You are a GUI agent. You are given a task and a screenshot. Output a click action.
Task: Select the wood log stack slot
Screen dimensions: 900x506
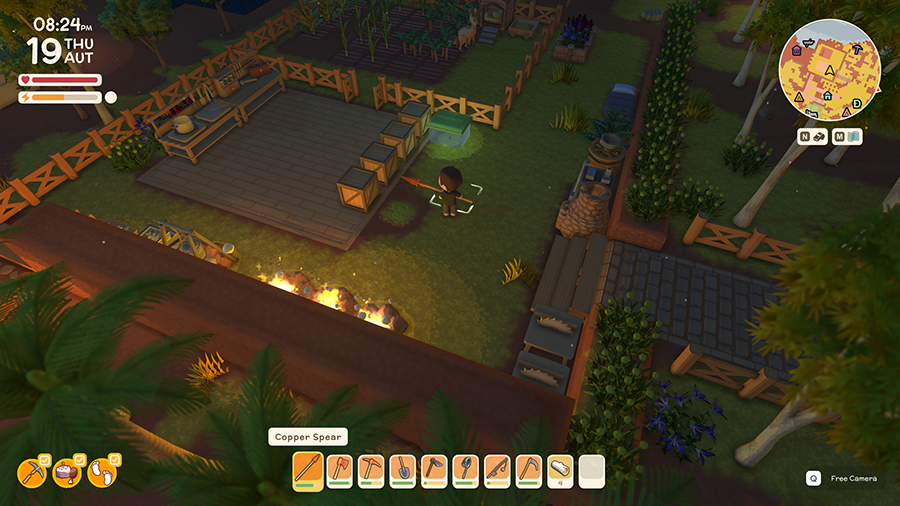click(561, 469)
